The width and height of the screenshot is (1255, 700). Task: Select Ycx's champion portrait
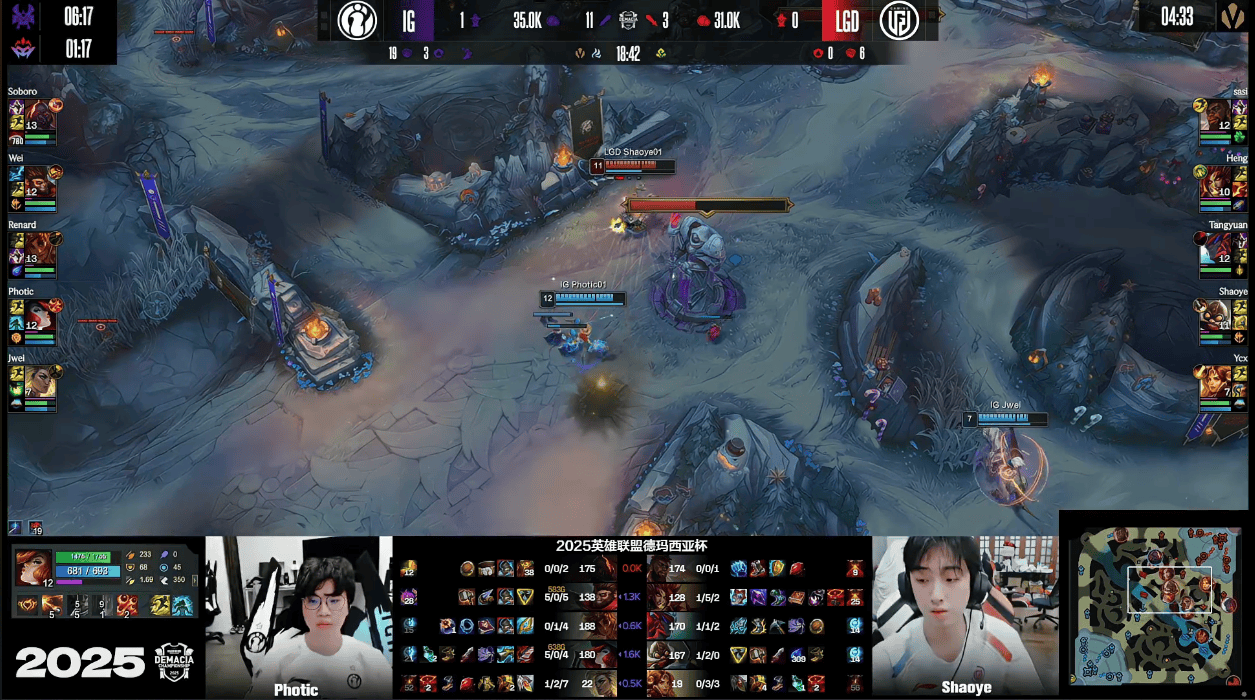tap(1217, 380)
